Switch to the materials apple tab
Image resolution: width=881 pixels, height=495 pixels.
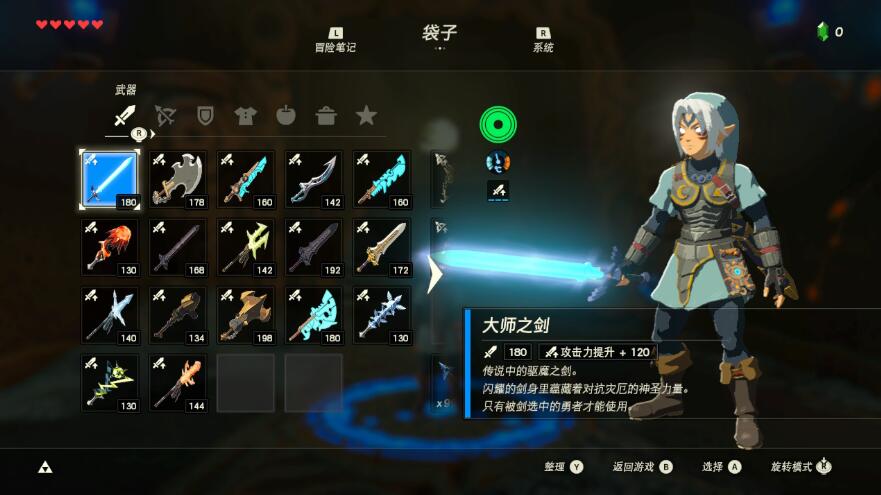pyautogui.click(x=286, y=116)
